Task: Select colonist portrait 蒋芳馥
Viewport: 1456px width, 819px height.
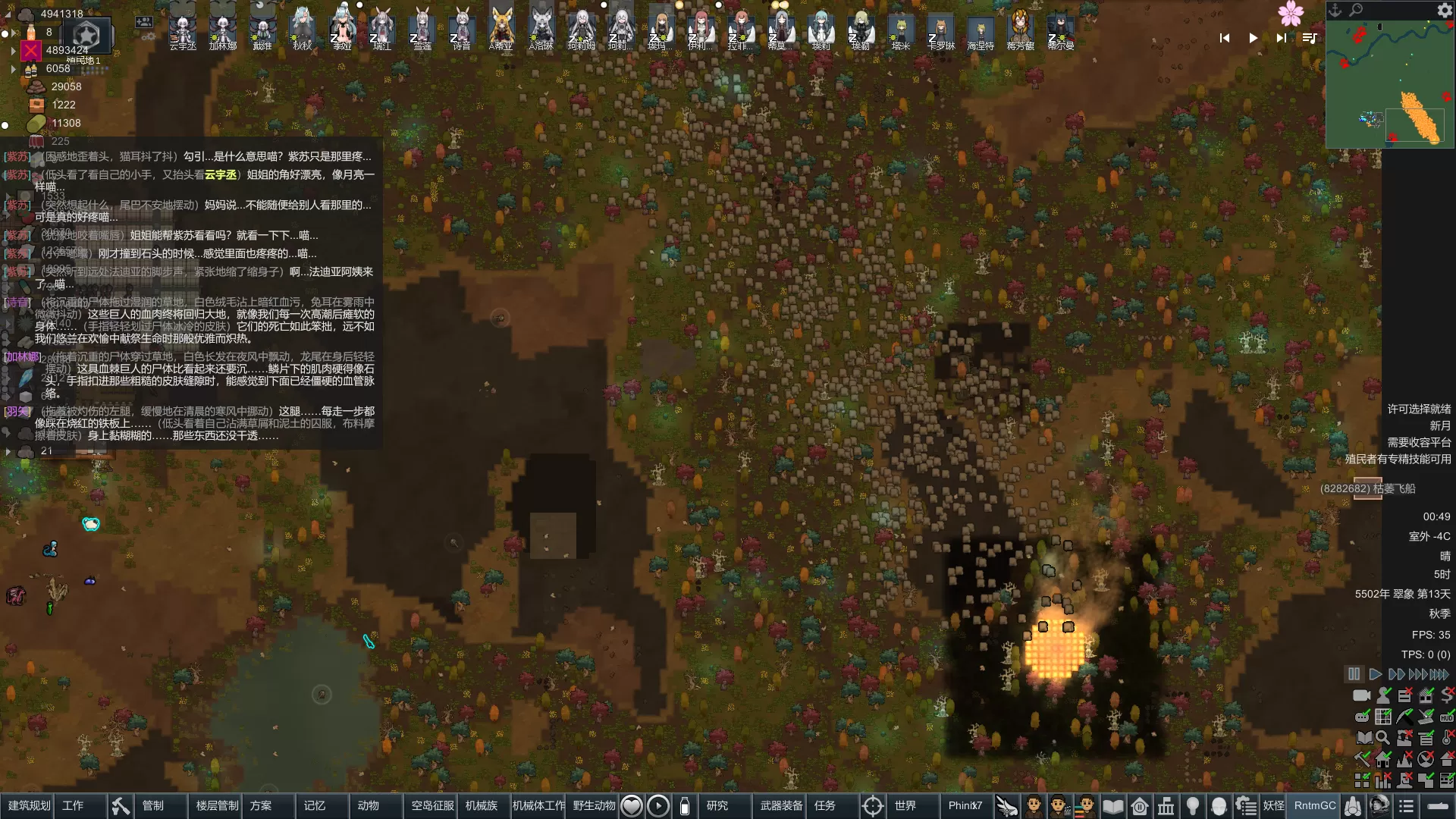Action: [1021, 29]
